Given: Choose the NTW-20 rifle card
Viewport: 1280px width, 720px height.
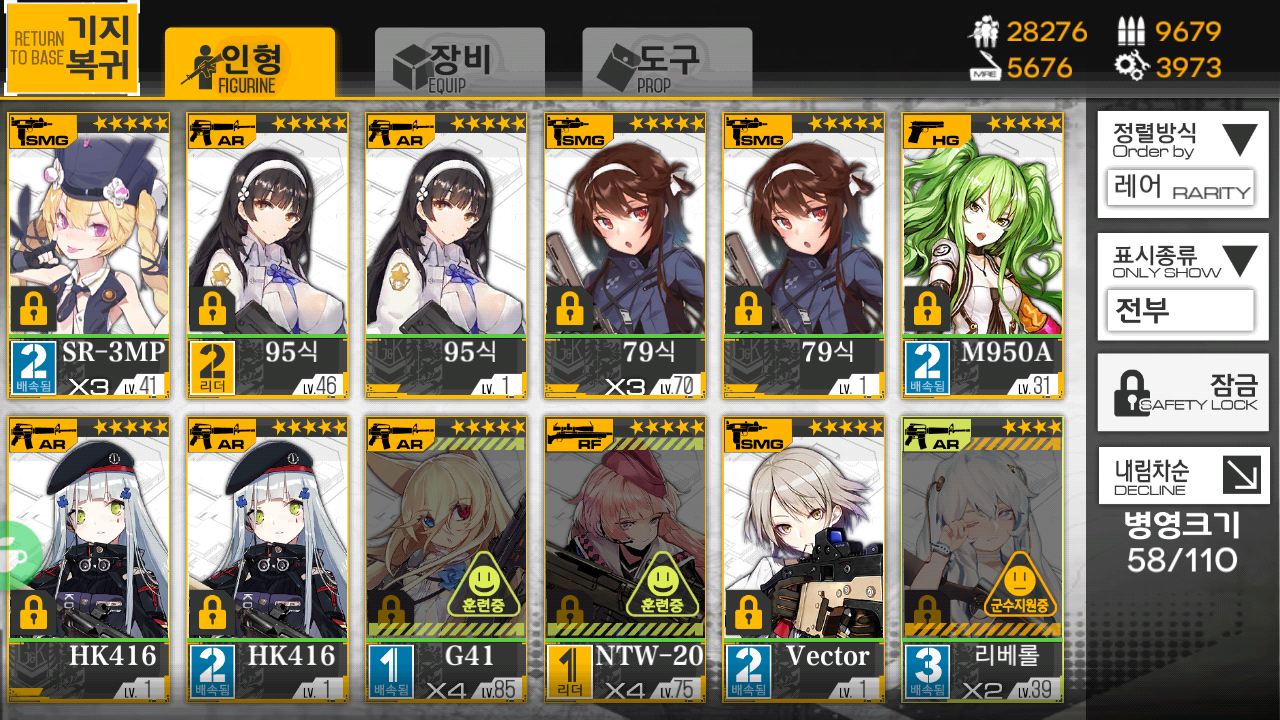Looking at the screenshot, I should (x=625, y=560).
